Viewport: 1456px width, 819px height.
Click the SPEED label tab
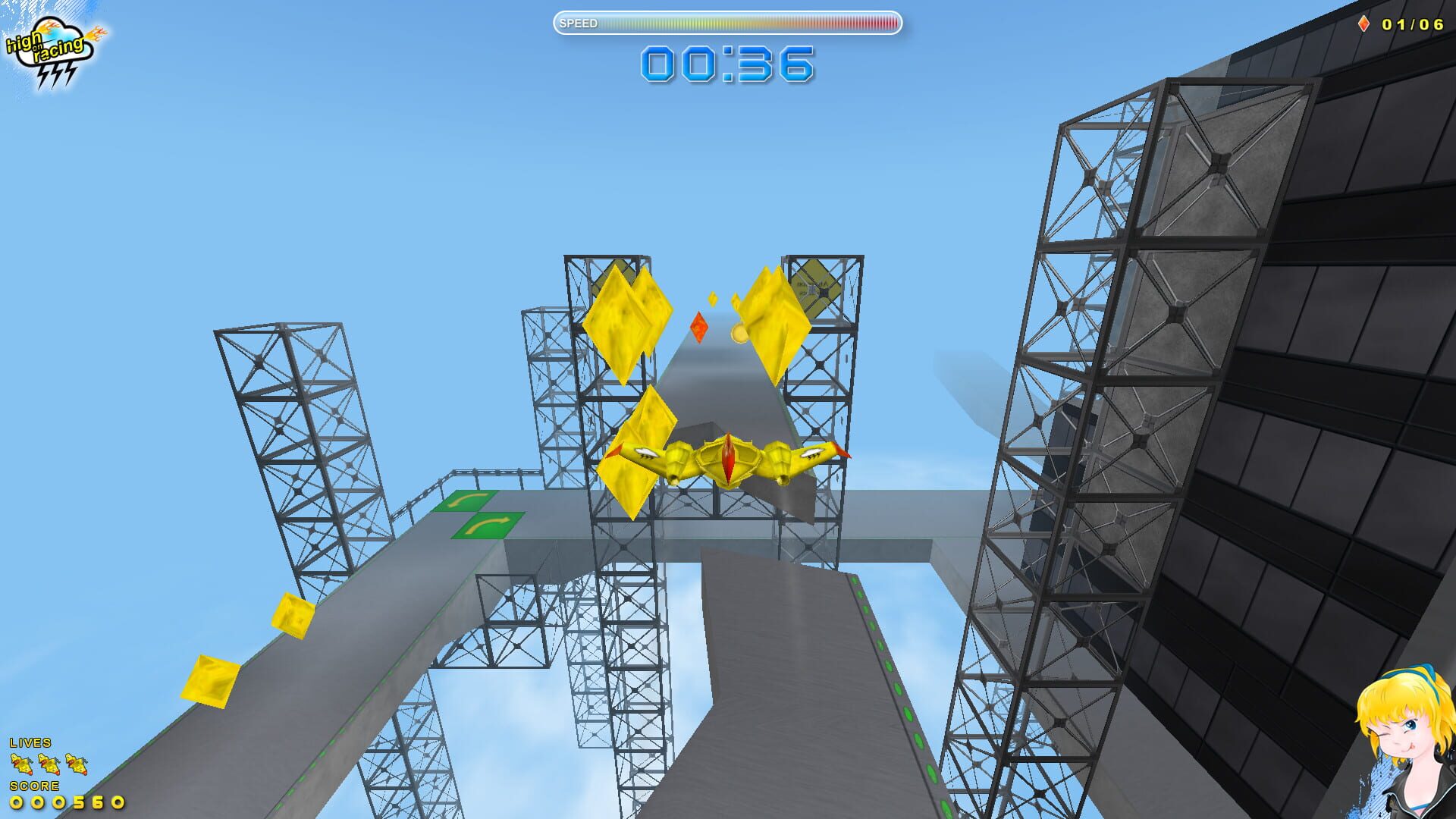click(577, 24)
